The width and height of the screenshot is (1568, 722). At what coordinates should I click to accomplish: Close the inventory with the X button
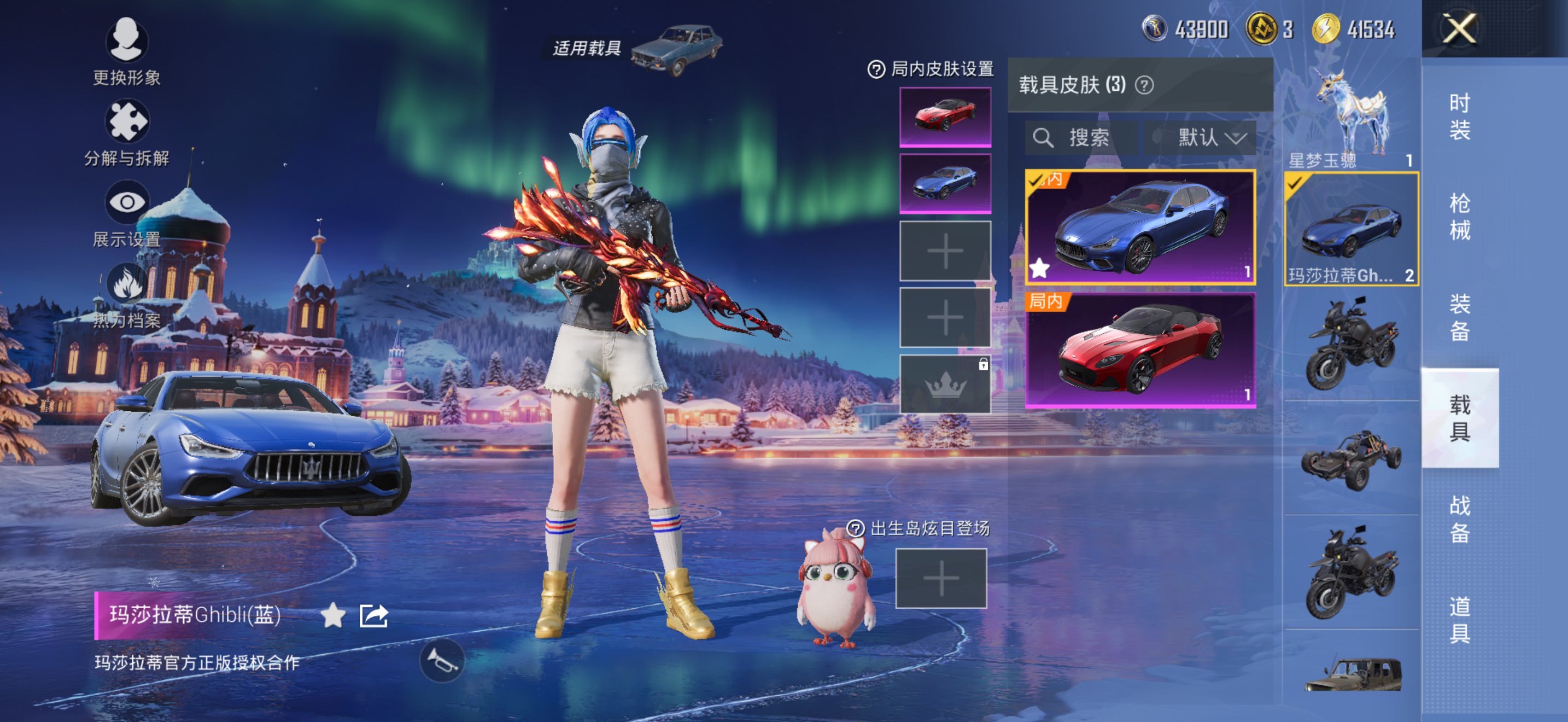click(1459, 28)
